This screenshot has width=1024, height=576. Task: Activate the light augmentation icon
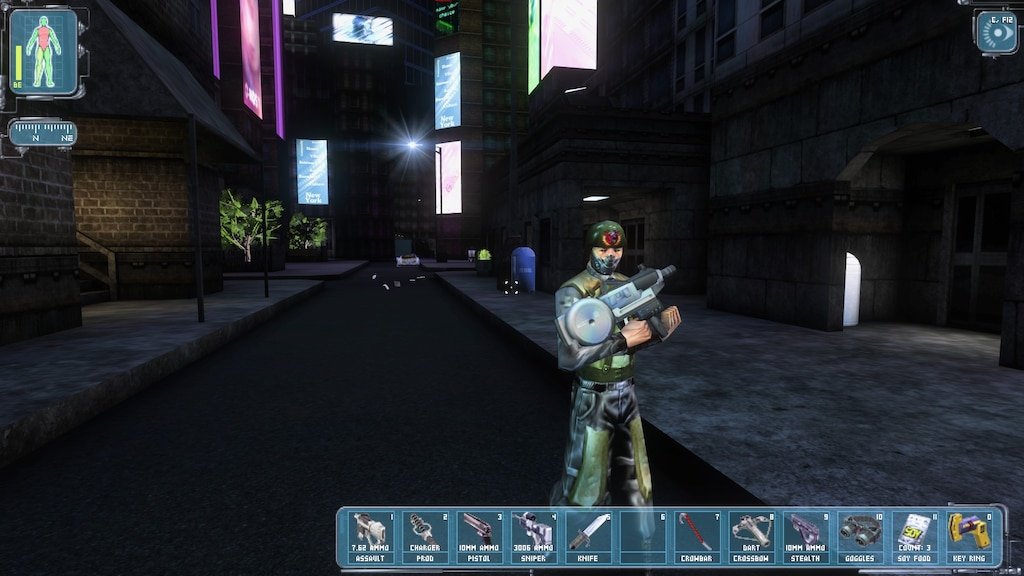[x=995, y=32]
